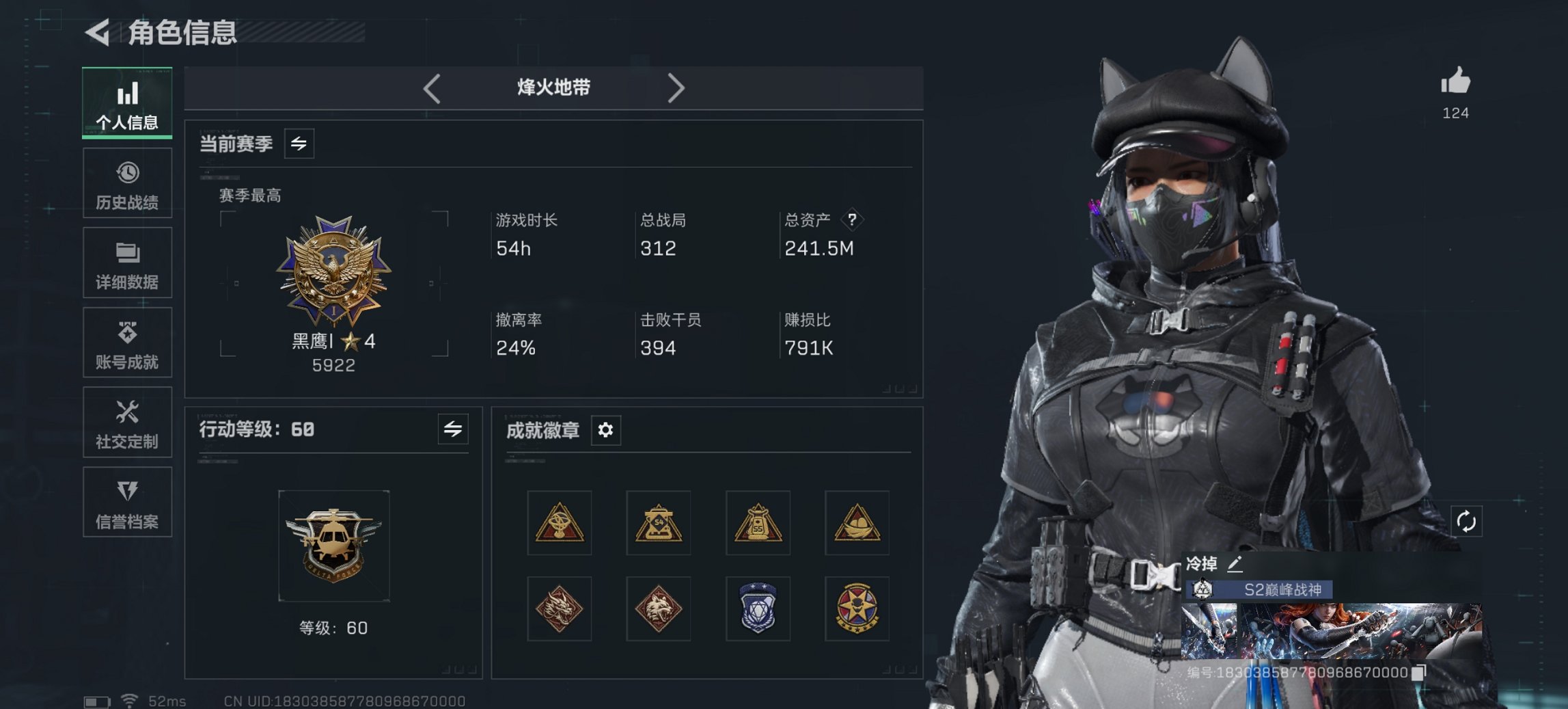Open the 社交定制 customization panel

click(127, 423)
